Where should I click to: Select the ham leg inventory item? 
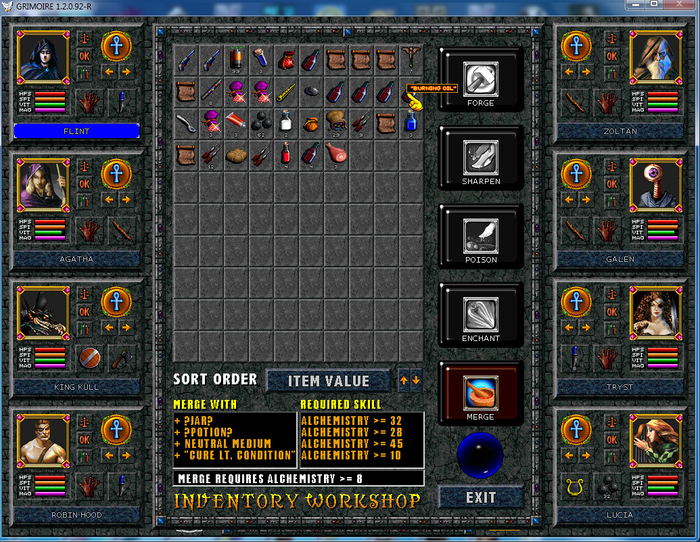tap(335, 153)
